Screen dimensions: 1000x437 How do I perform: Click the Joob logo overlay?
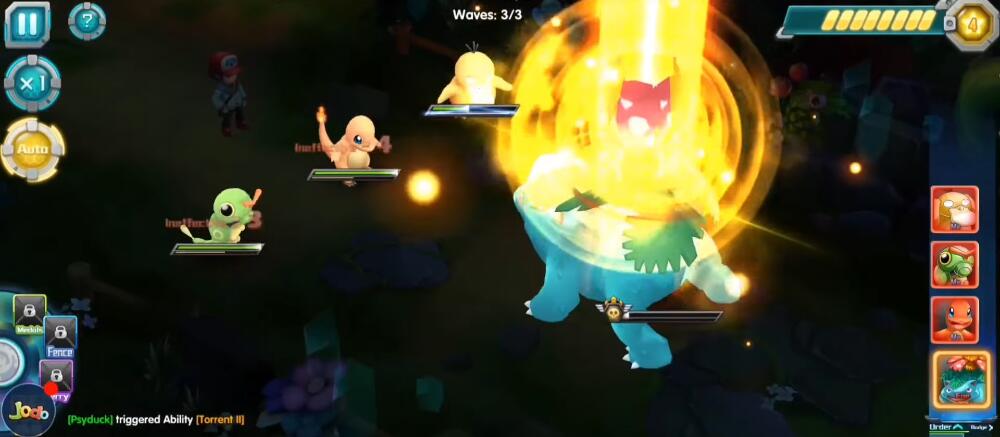[x=28, y=410]
